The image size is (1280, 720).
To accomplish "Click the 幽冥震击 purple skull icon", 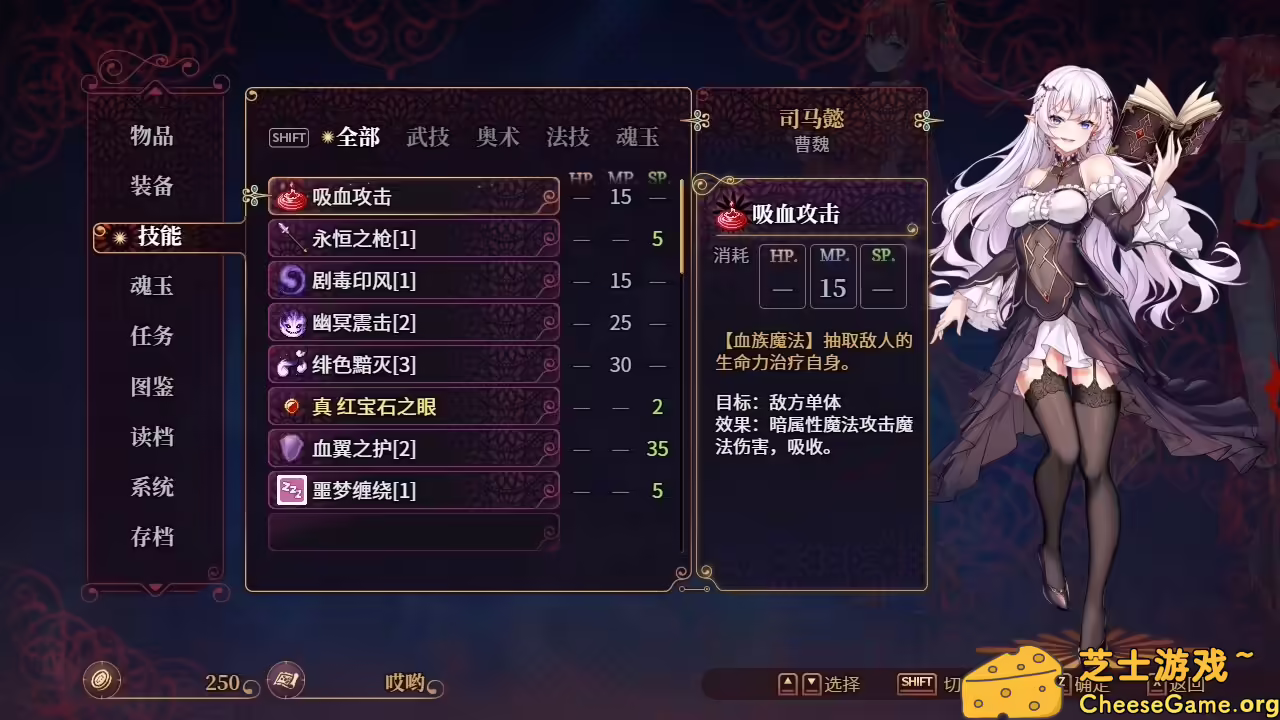I will click(289, 322).
